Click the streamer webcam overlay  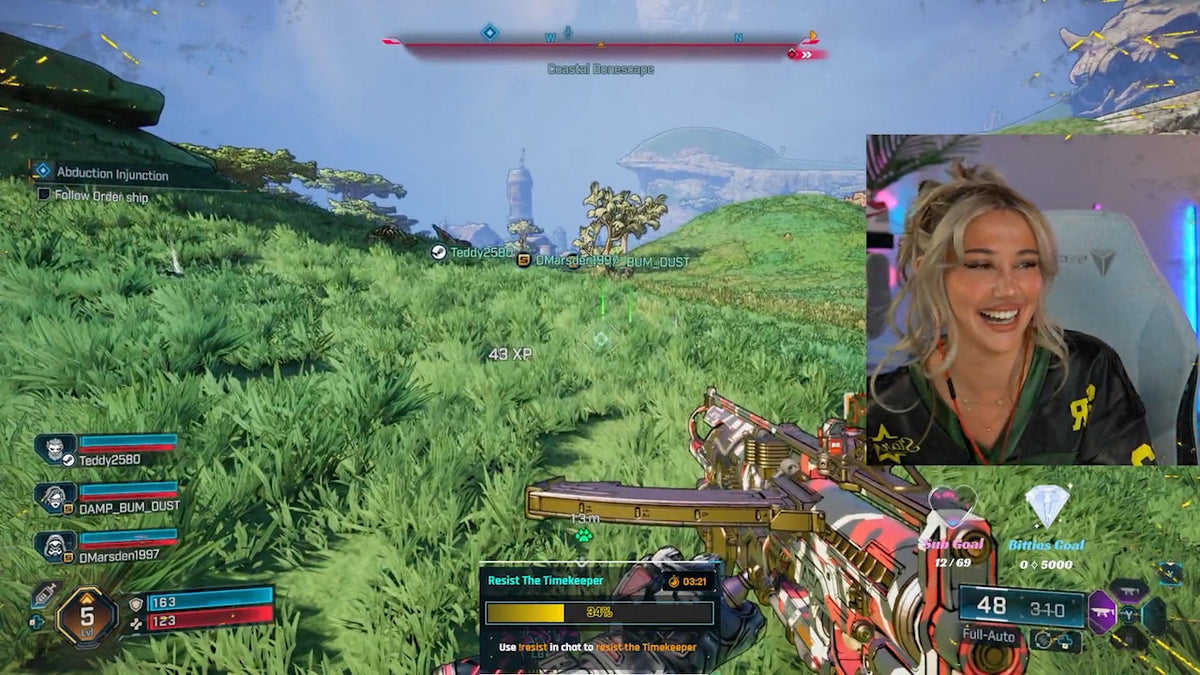tap(1032, 300)
